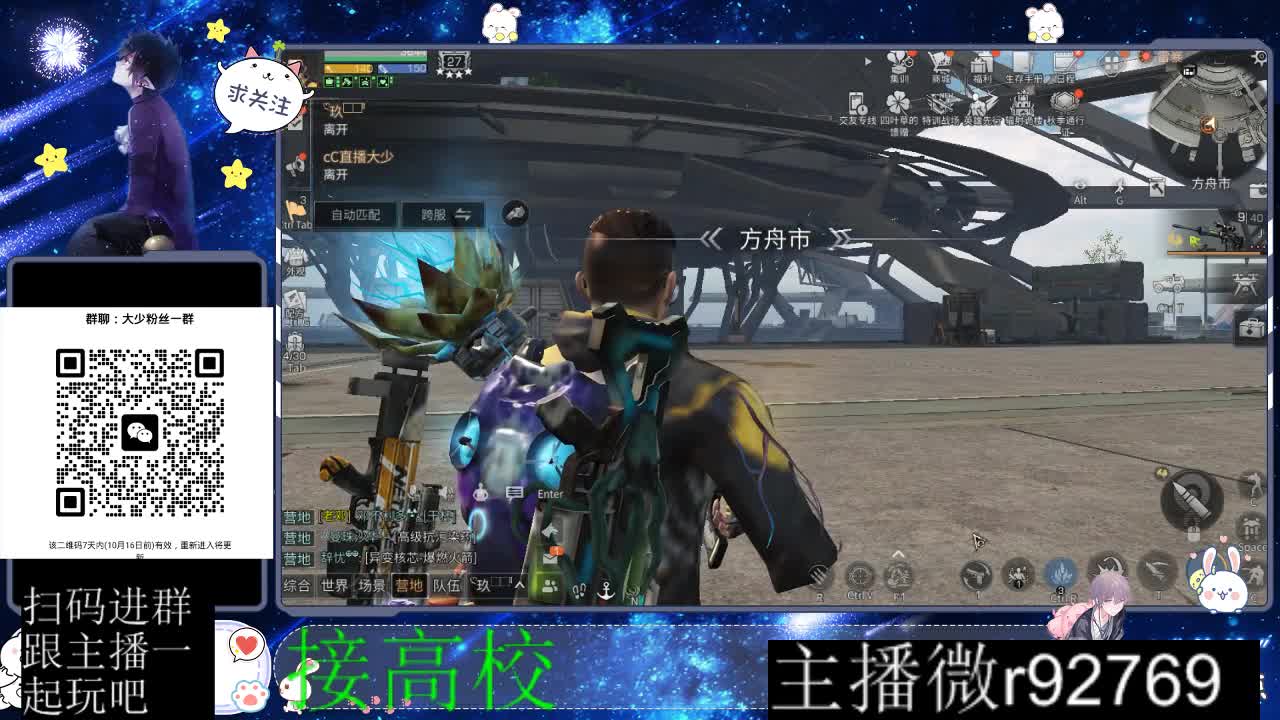Open the 生存手册 survival manual
Screen dimensions: 1280x720
[1023, 62]
